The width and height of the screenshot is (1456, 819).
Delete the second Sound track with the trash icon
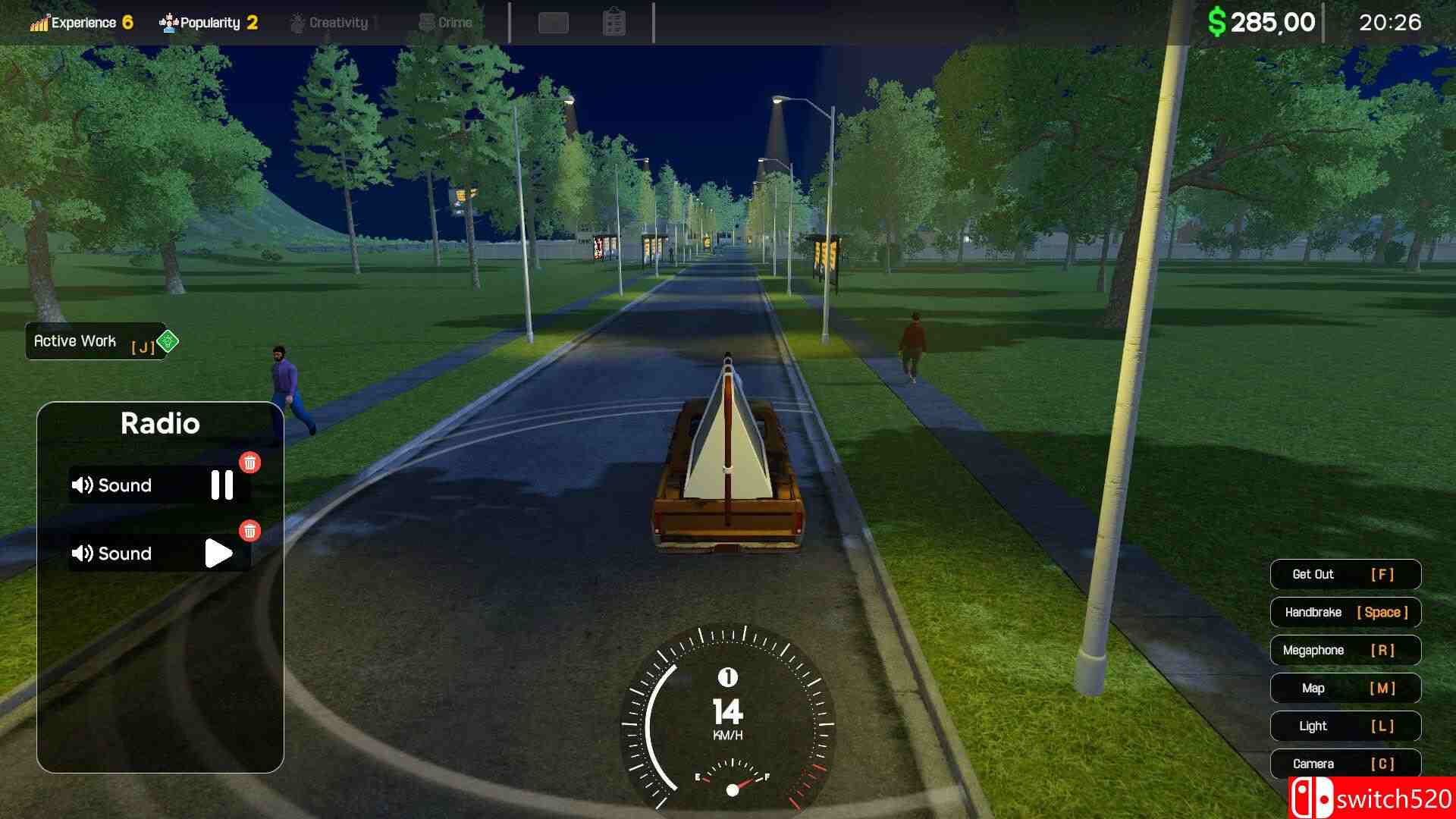[x=250, y=532]
